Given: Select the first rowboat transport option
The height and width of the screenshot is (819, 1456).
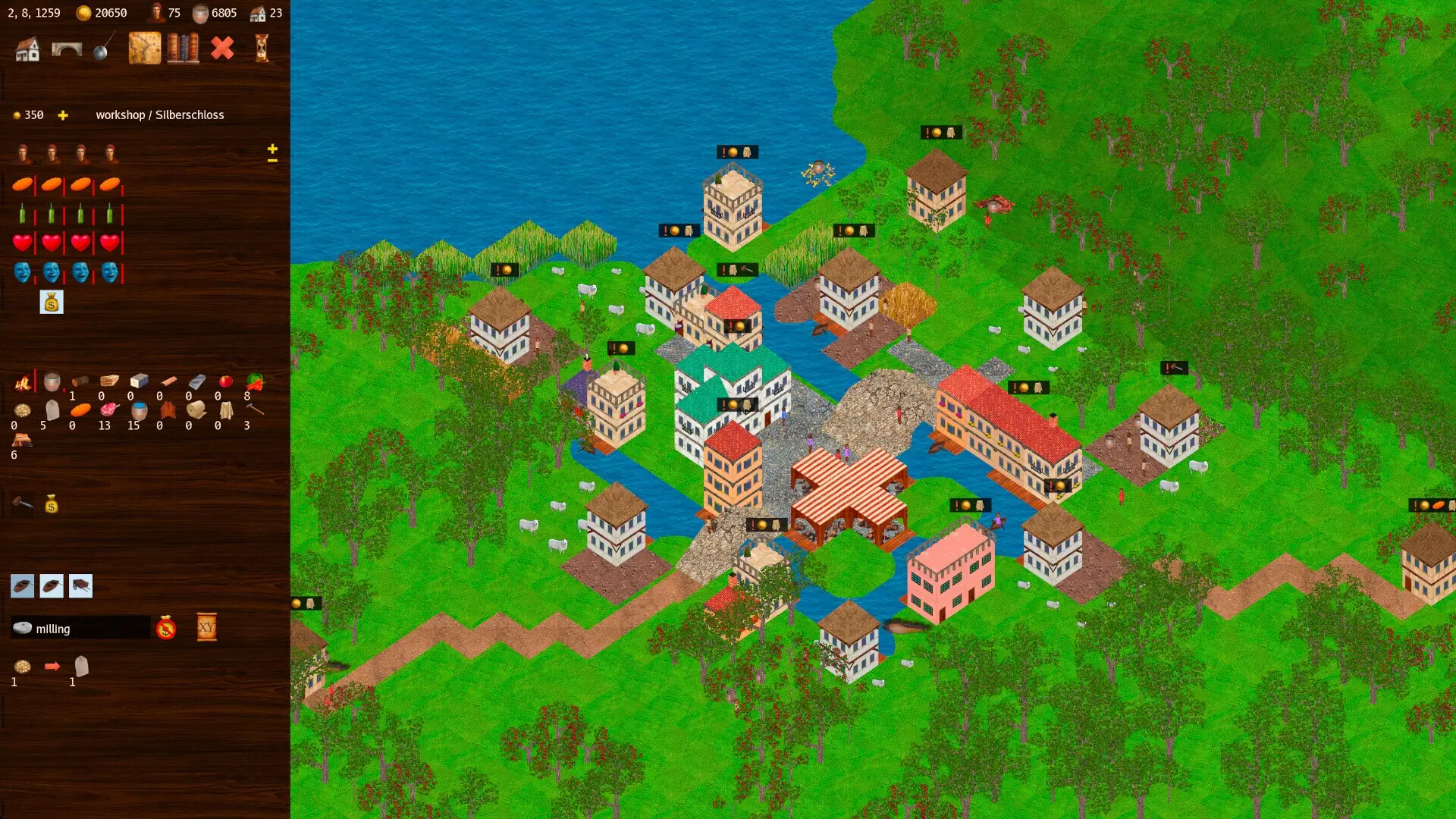Looking at the screenshot, I should [x=23, y=585].
